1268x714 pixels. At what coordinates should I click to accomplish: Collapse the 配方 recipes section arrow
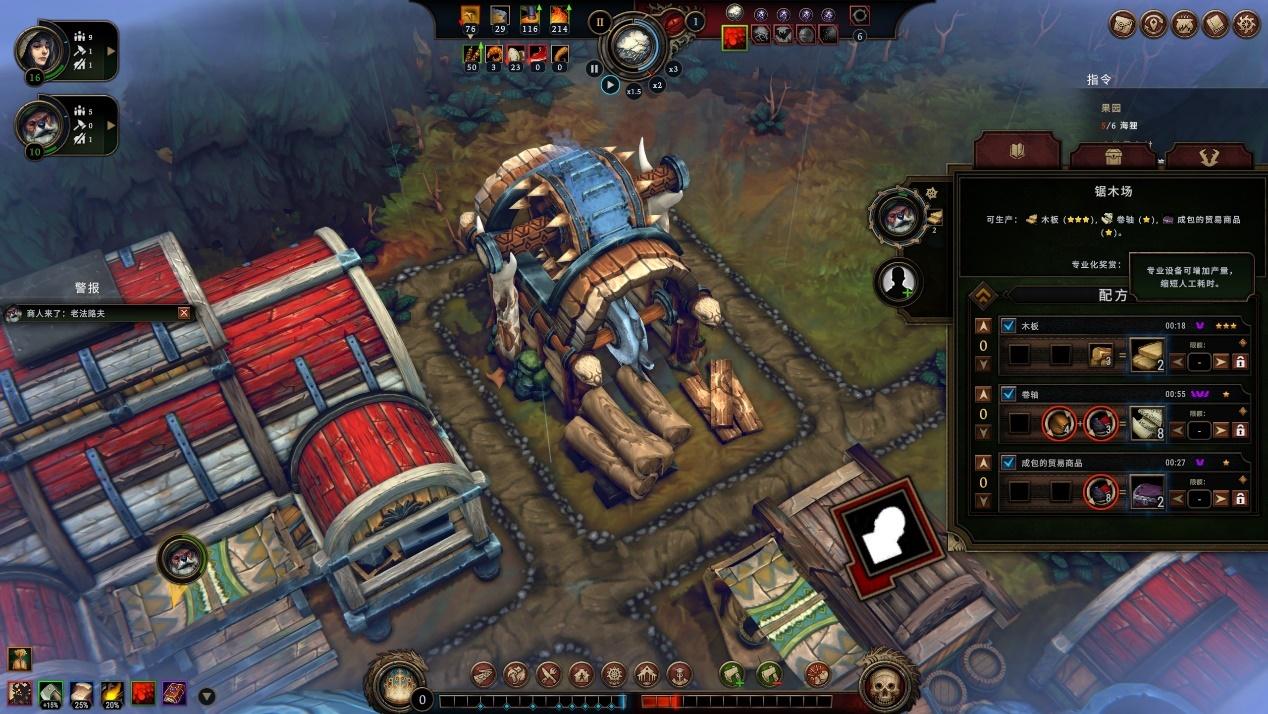[983, 296]
